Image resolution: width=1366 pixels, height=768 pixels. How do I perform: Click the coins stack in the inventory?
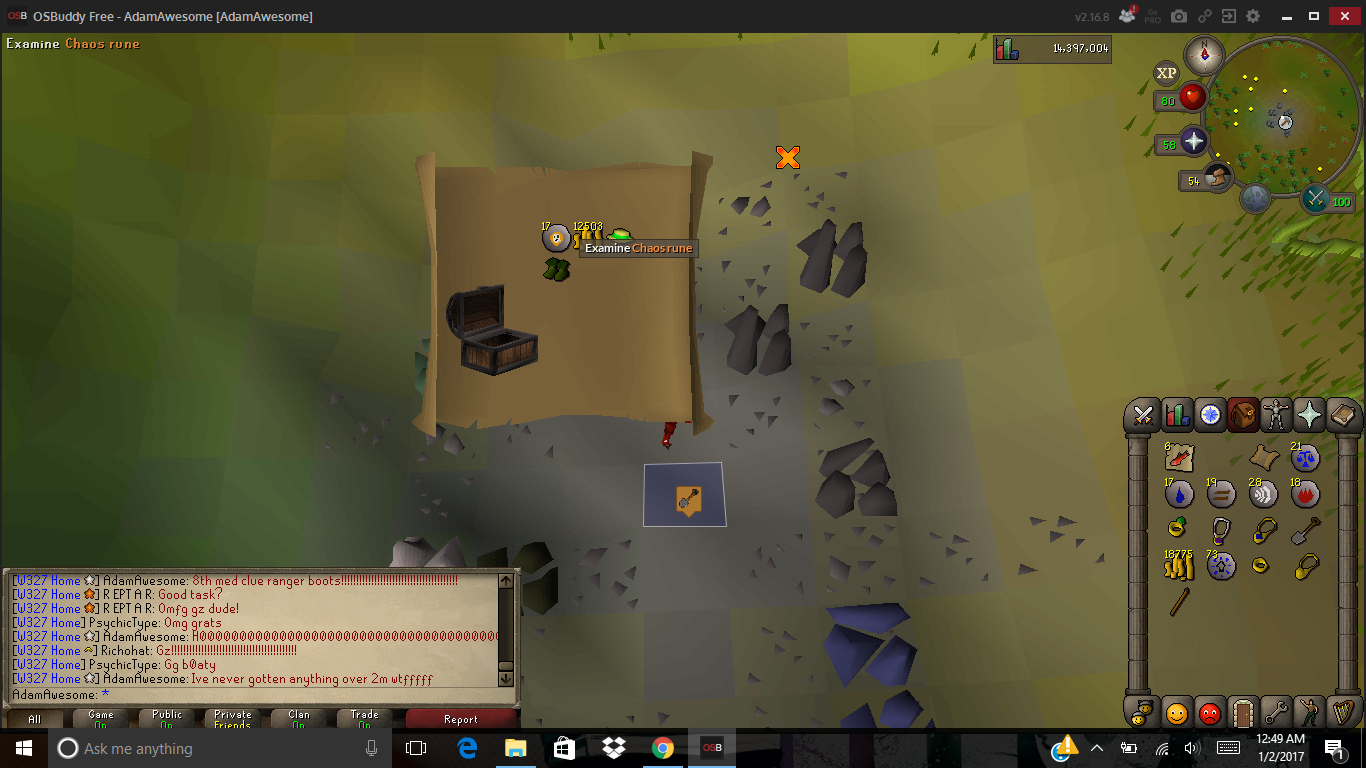[x=1180, y=566]
